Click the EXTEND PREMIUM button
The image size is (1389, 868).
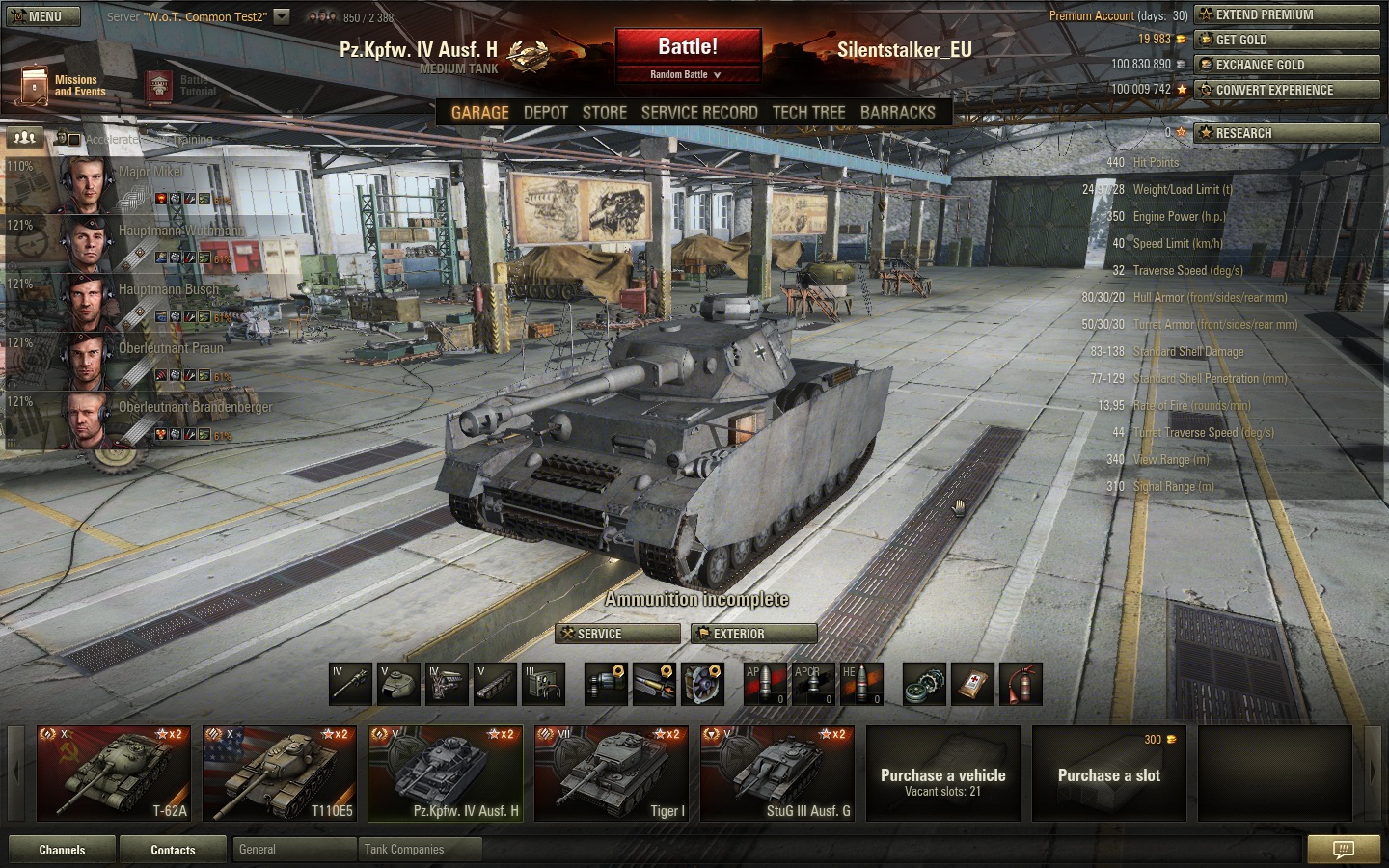click(x=1287, y=14)
